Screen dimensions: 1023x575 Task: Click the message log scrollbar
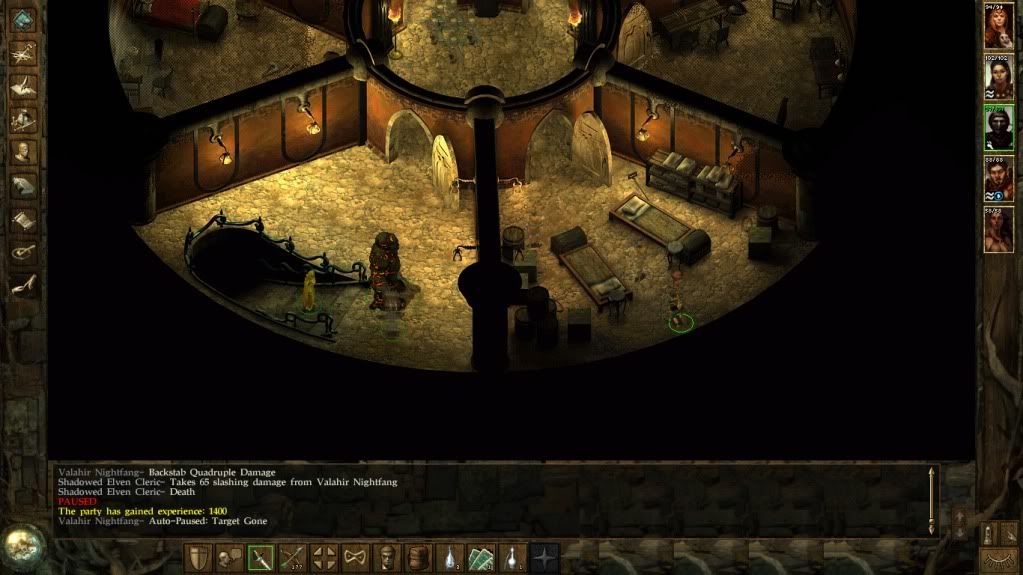point(933,500)
